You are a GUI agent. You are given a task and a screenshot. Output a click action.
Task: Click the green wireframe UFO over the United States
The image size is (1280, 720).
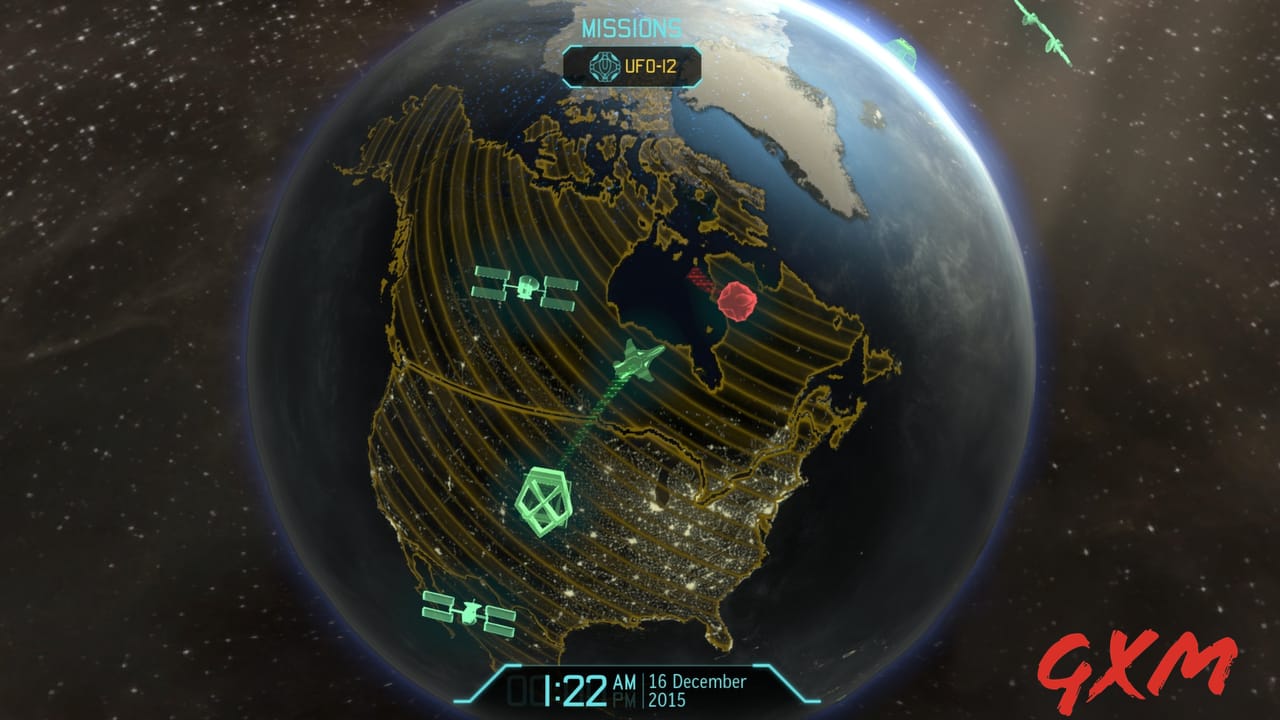[545, 500]
